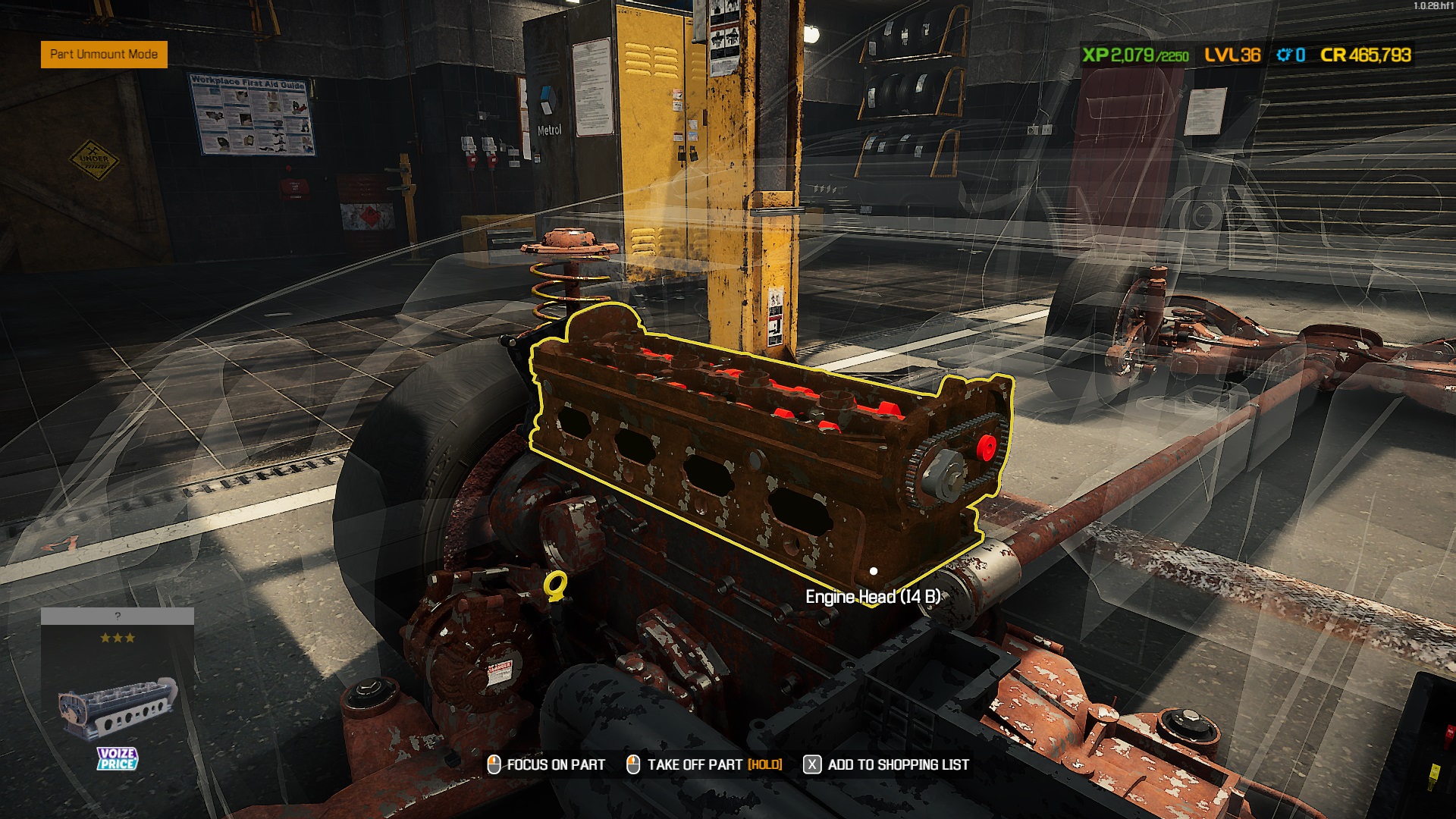
Task: Click the Focus On Part action
Action: (554, 765)
